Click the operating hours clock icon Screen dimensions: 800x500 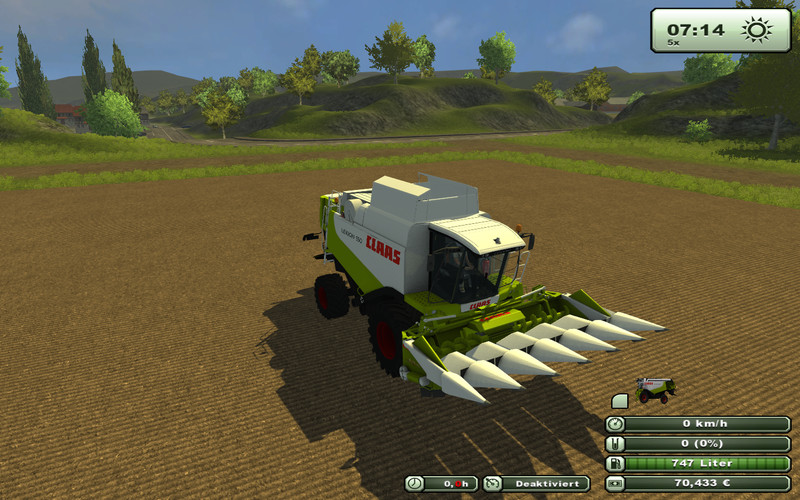pyautogui.click(x=415, y=483)
